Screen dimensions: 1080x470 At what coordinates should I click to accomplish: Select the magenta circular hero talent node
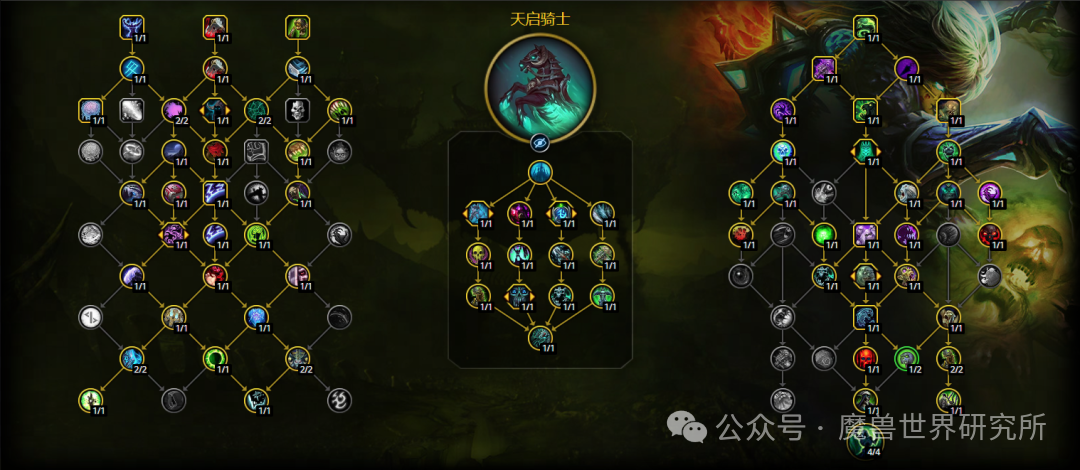coord(519,213)
